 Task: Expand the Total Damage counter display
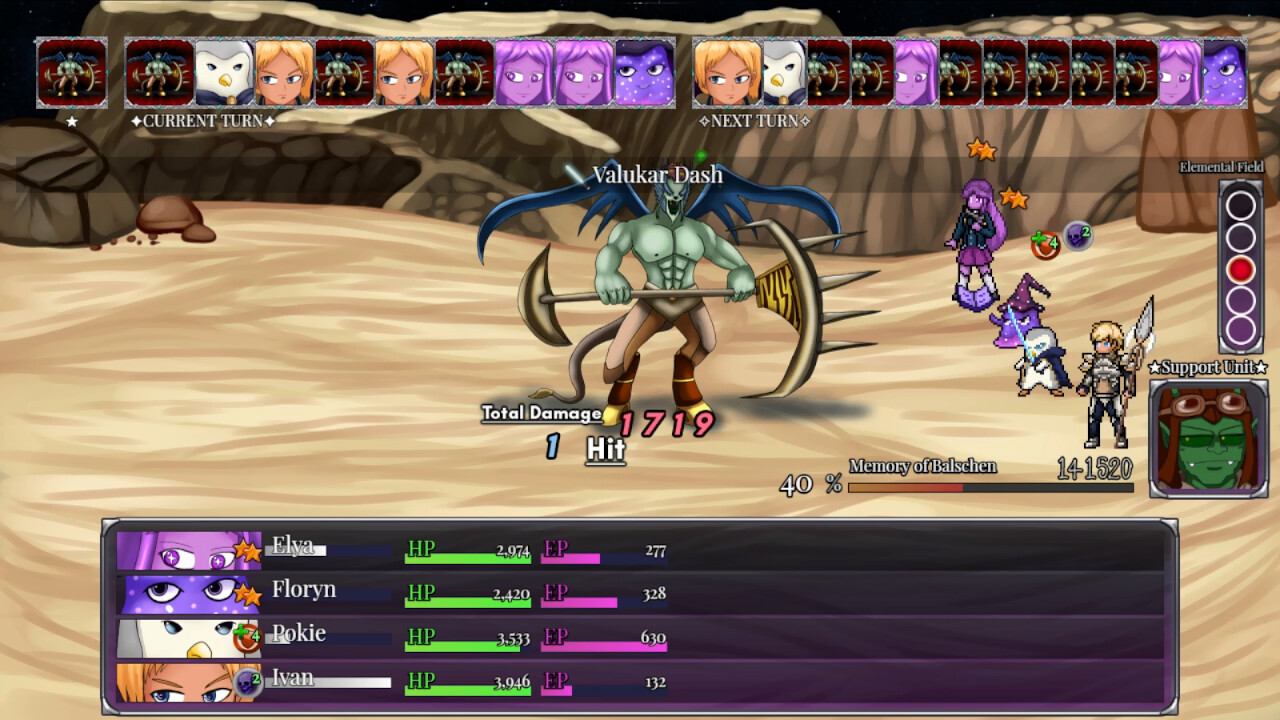pyautogui.click(x=541, y=412)
